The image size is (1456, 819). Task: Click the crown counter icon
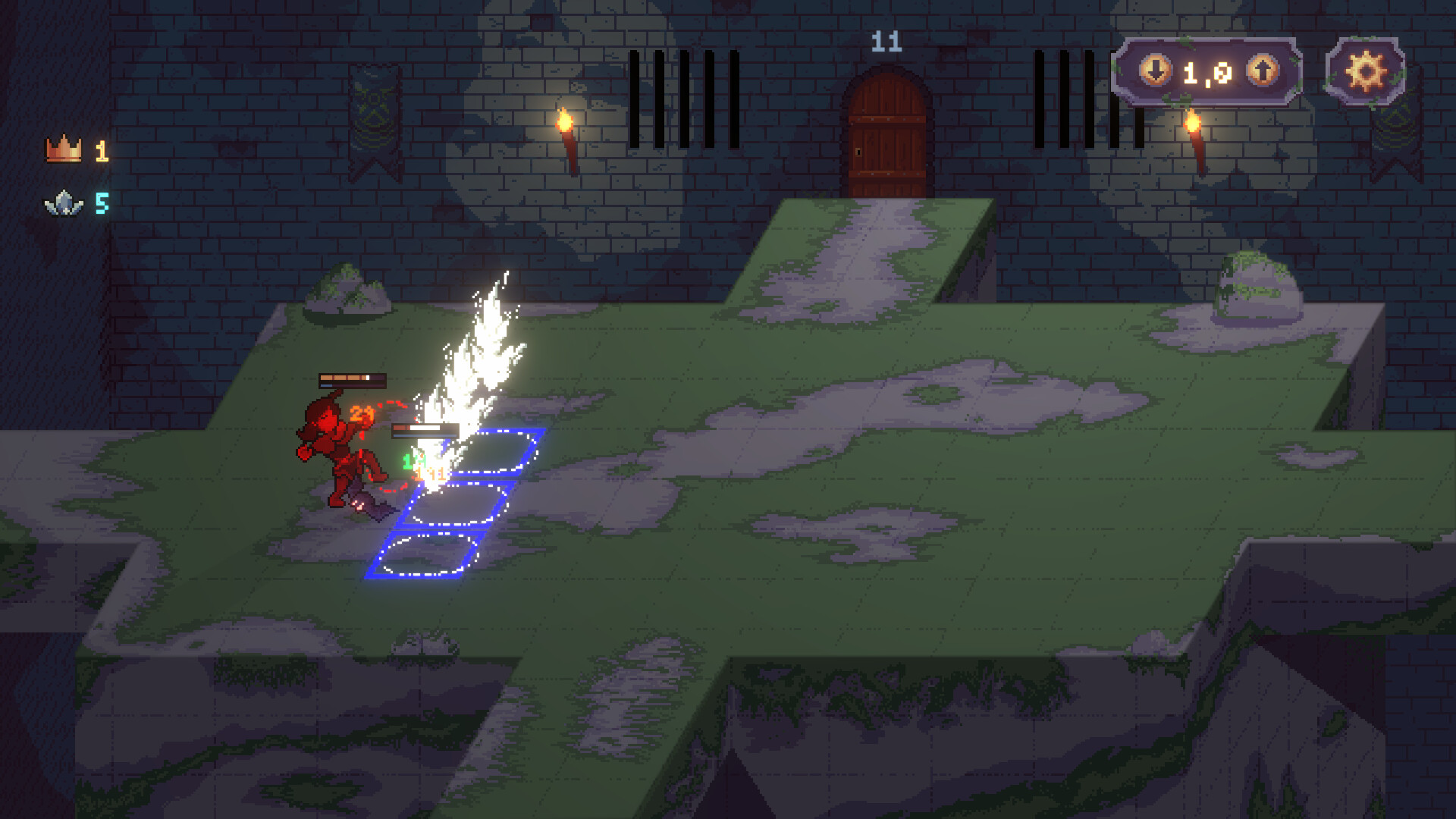64,148
